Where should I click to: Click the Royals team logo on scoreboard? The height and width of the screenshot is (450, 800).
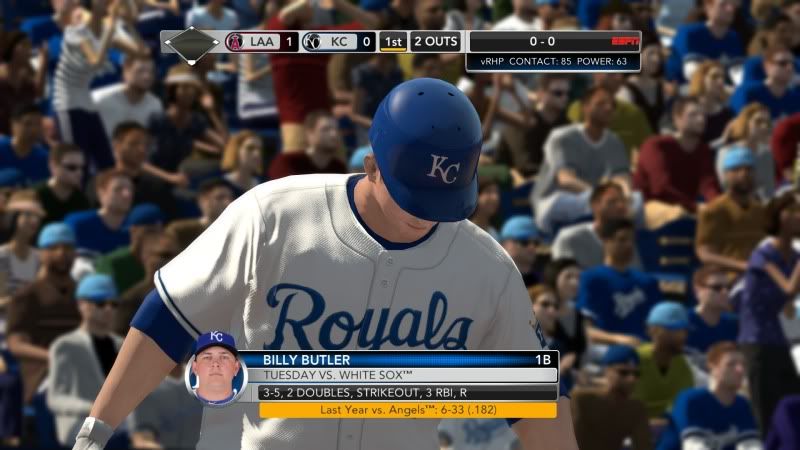pos(312,42)
